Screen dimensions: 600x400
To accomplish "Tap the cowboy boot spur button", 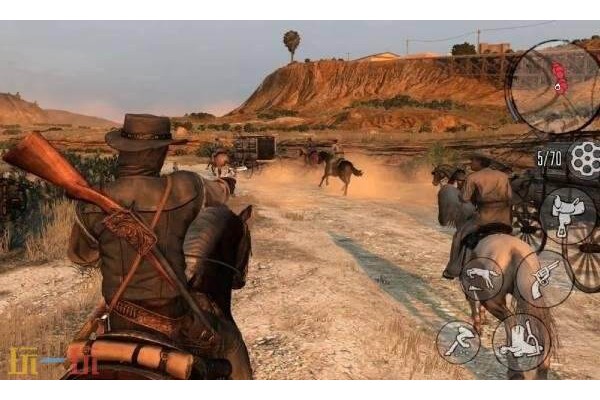I will [520, 343].
